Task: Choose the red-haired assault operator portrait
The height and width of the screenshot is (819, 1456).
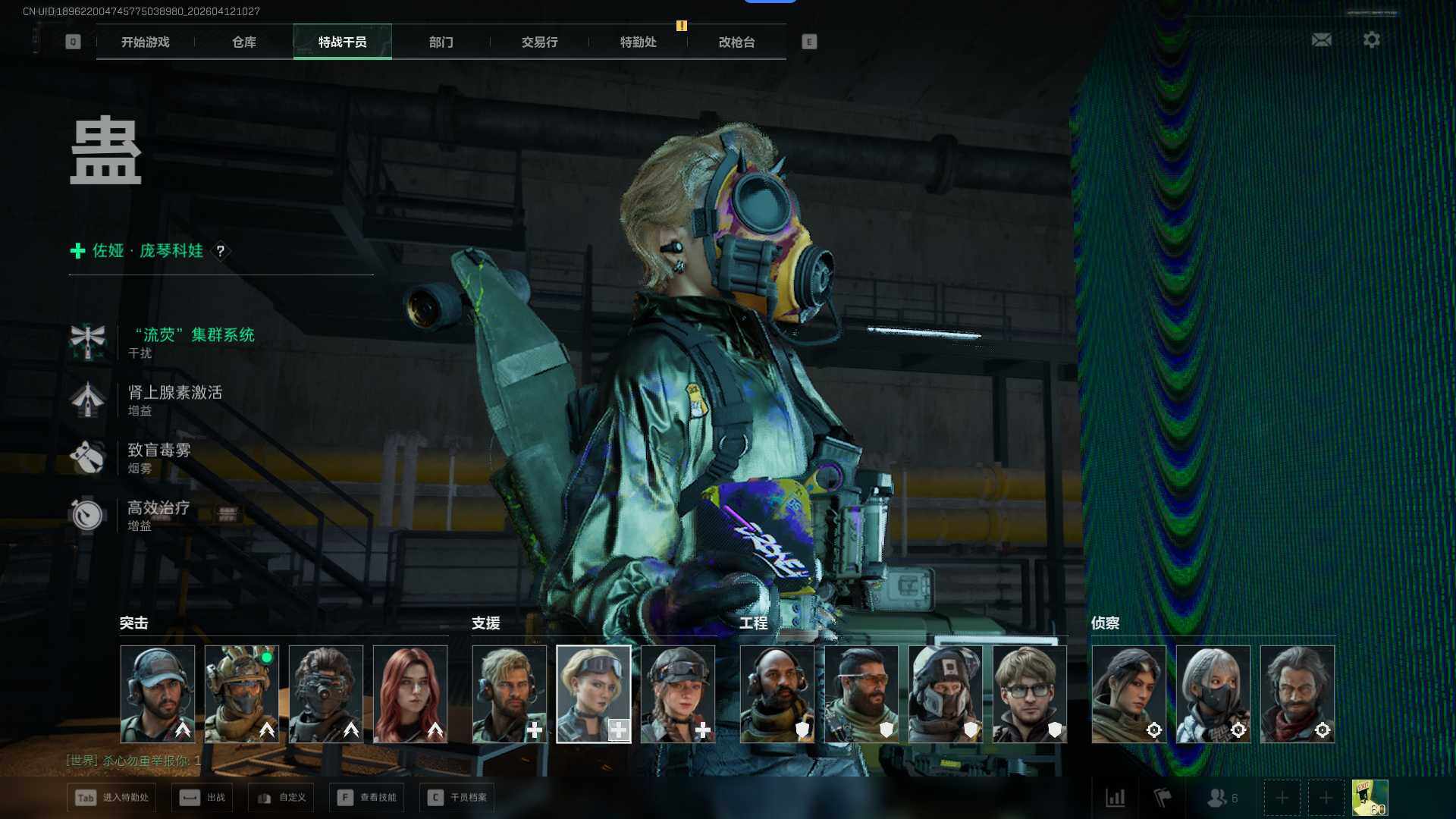Action: pos(410,694)
